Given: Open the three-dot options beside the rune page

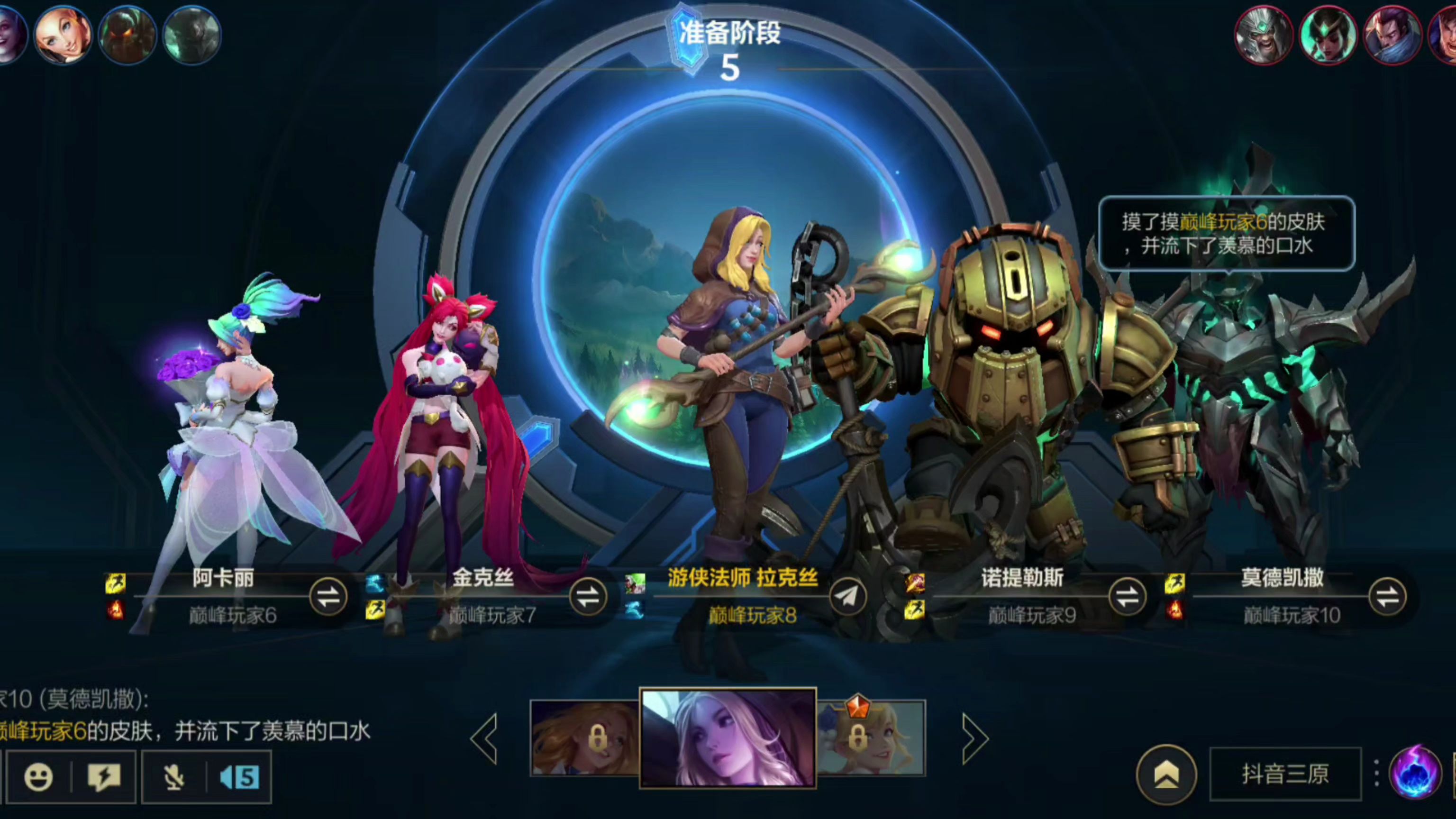Looking at the screenshot, I should pyautogui.click(x=1376, y=773).
